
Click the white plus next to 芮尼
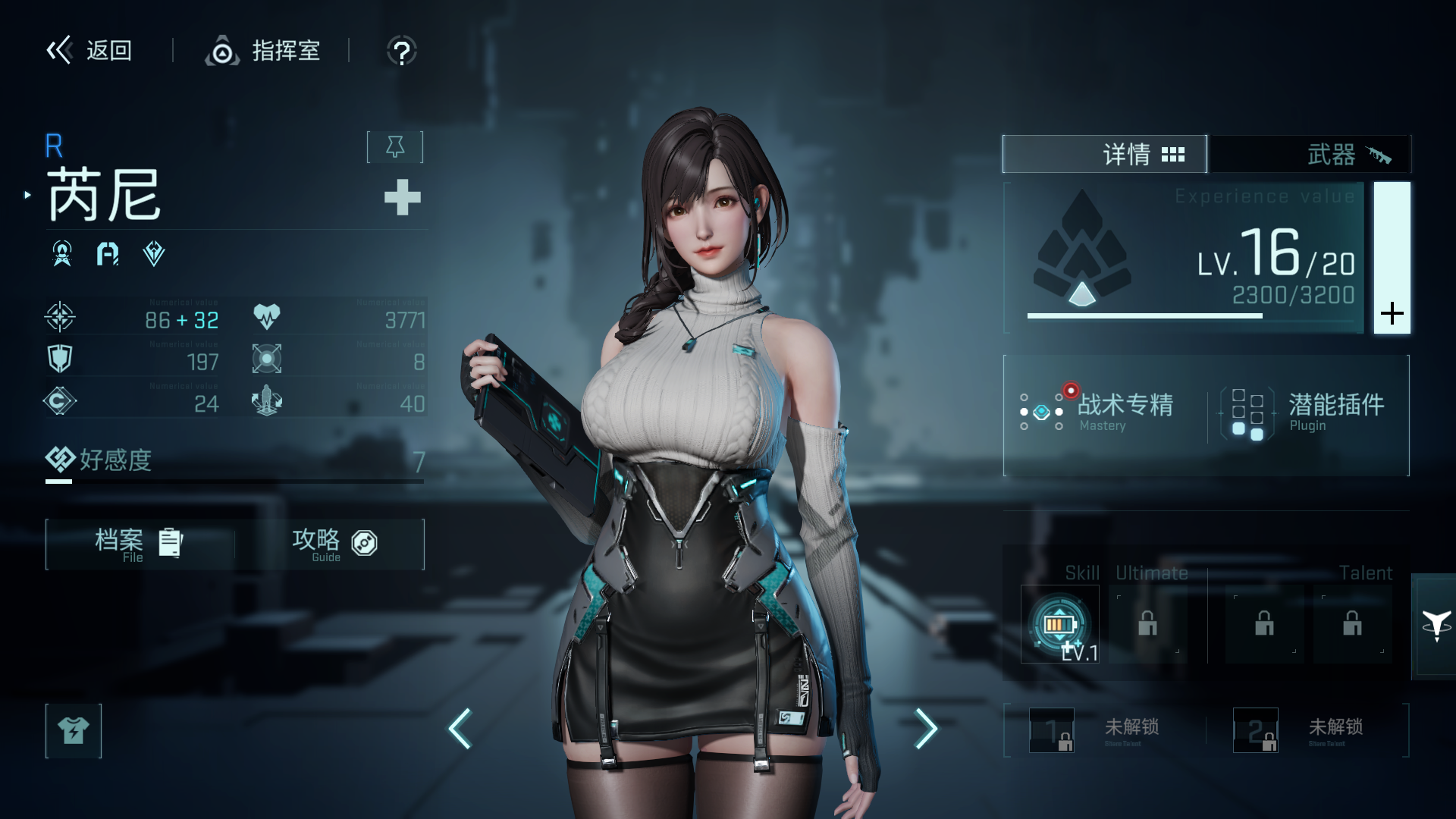pyautogui.click(x=402, y=198)
